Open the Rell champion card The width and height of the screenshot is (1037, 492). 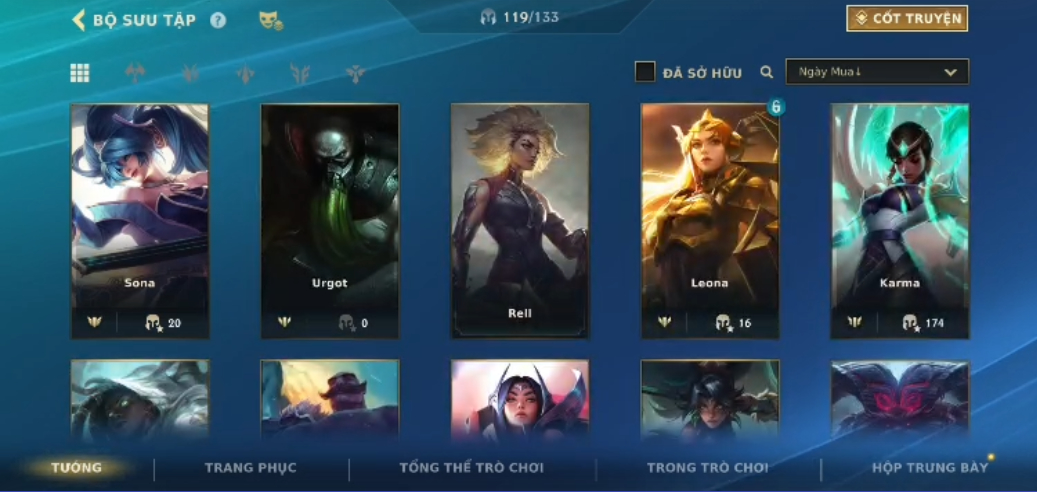pos(520,220)
